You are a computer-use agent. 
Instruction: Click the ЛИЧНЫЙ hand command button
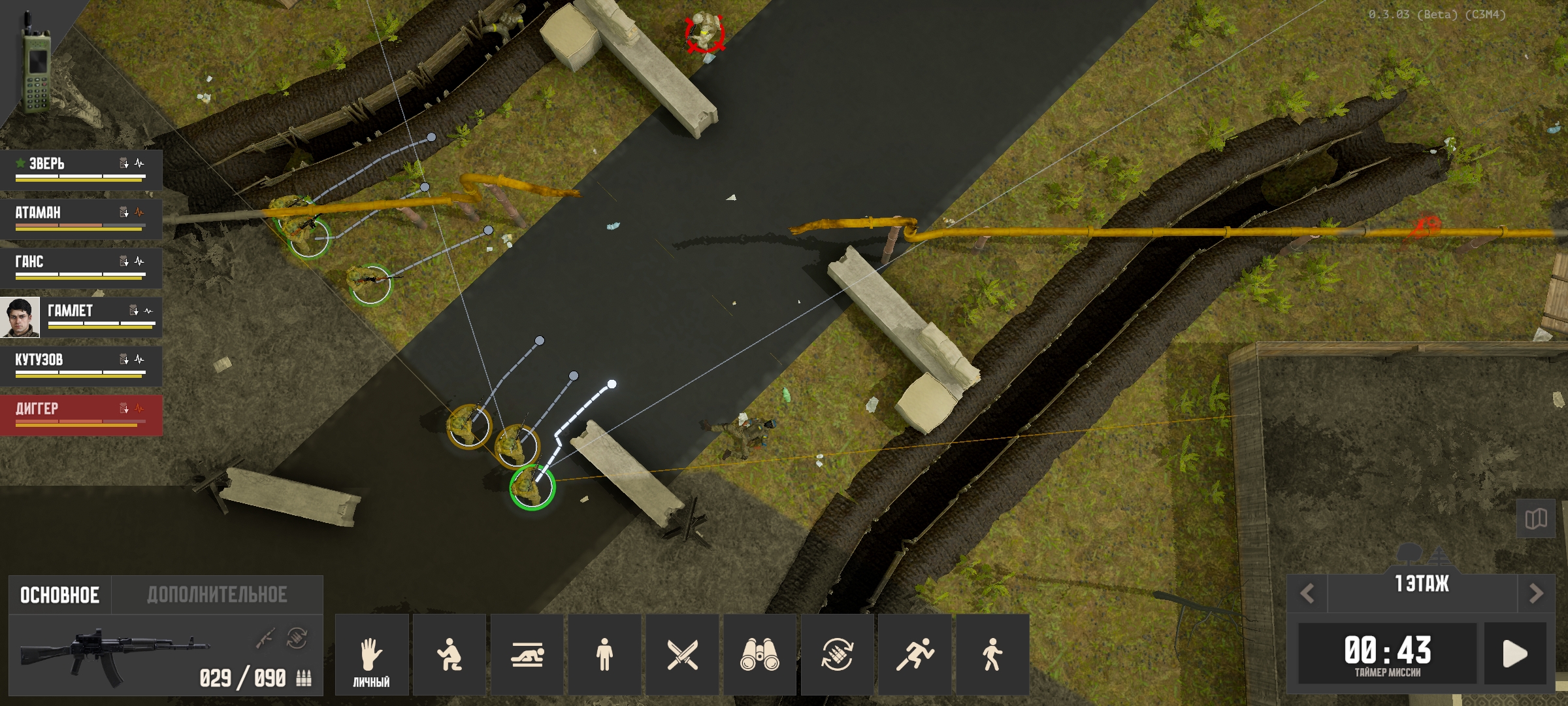tap(371, 654)
